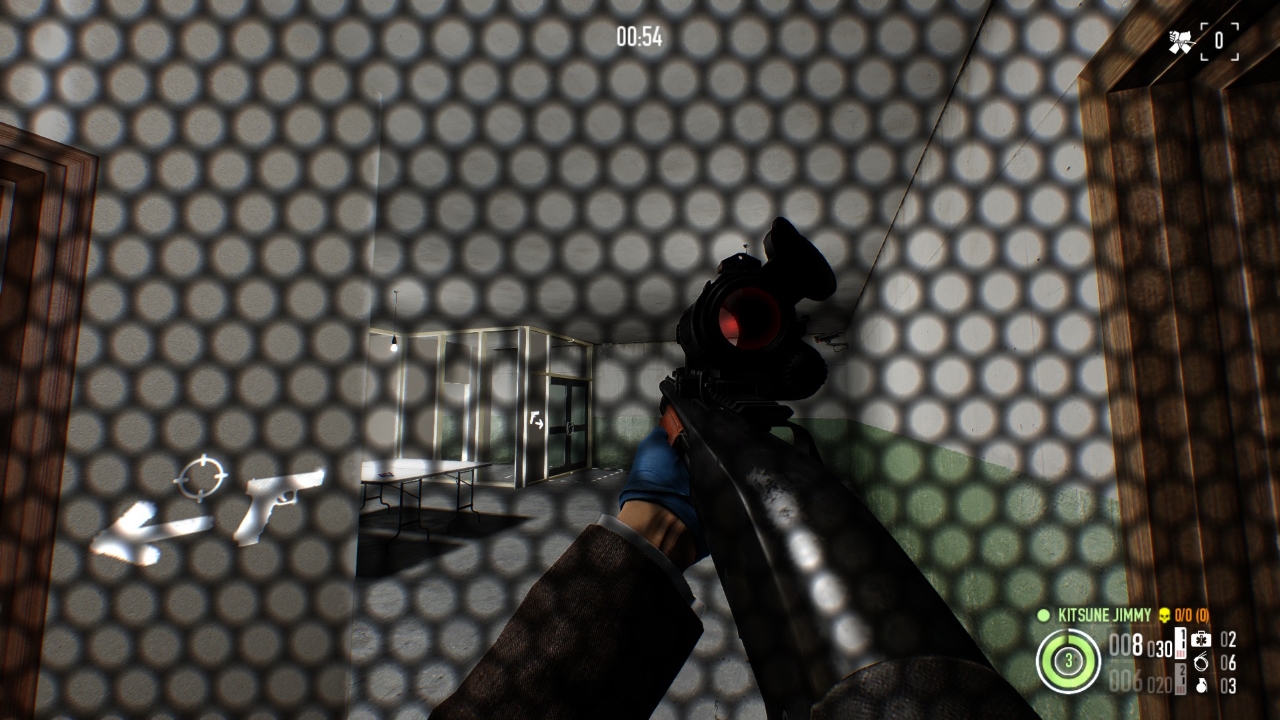Click the grenade equipment icon
This screenshot has width=1280, height=720.
tap(1202, 684)
